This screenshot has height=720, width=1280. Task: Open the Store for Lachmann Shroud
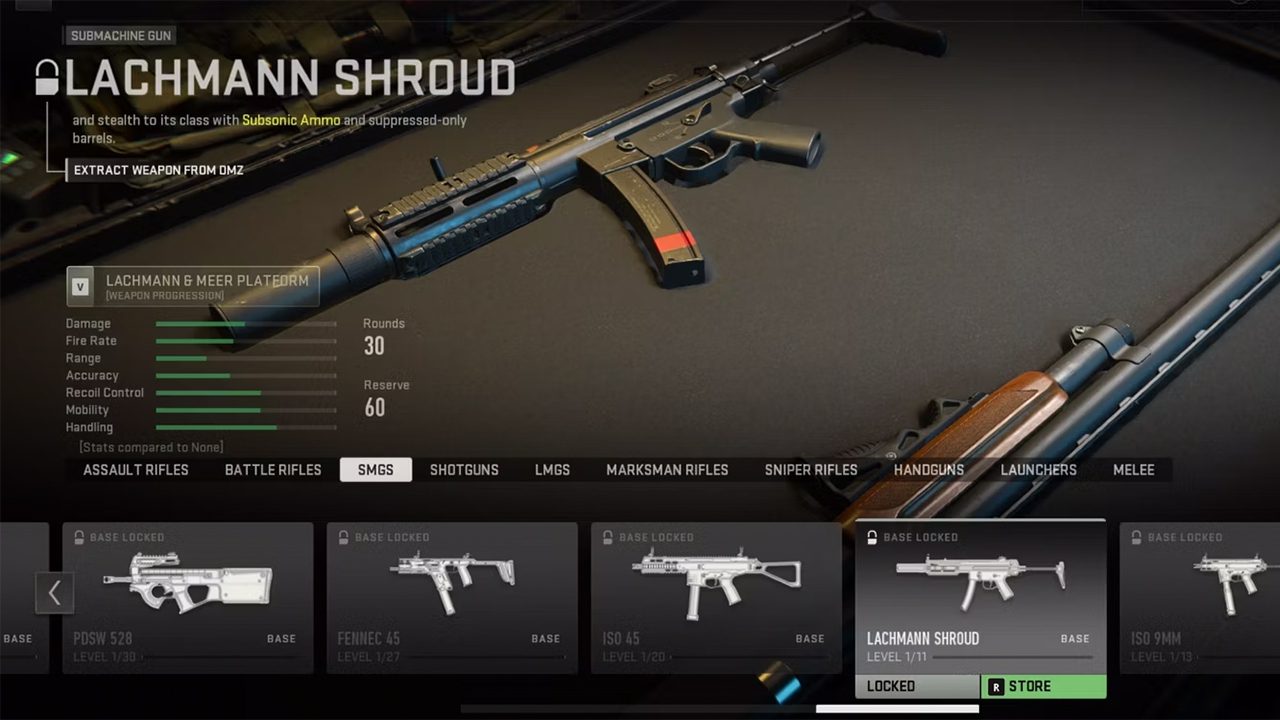pos(1043,686)
